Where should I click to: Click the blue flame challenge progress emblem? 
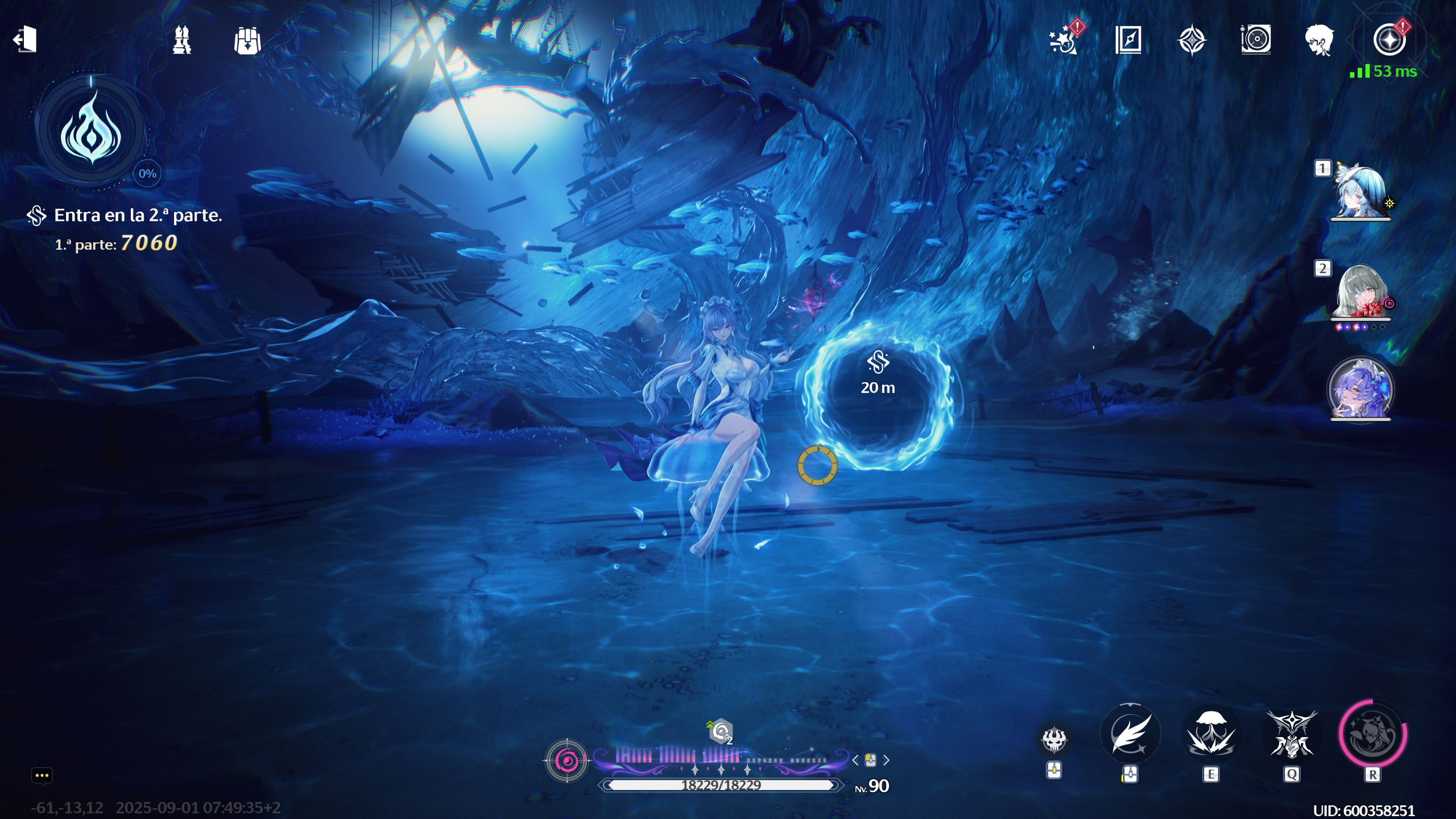91,131
